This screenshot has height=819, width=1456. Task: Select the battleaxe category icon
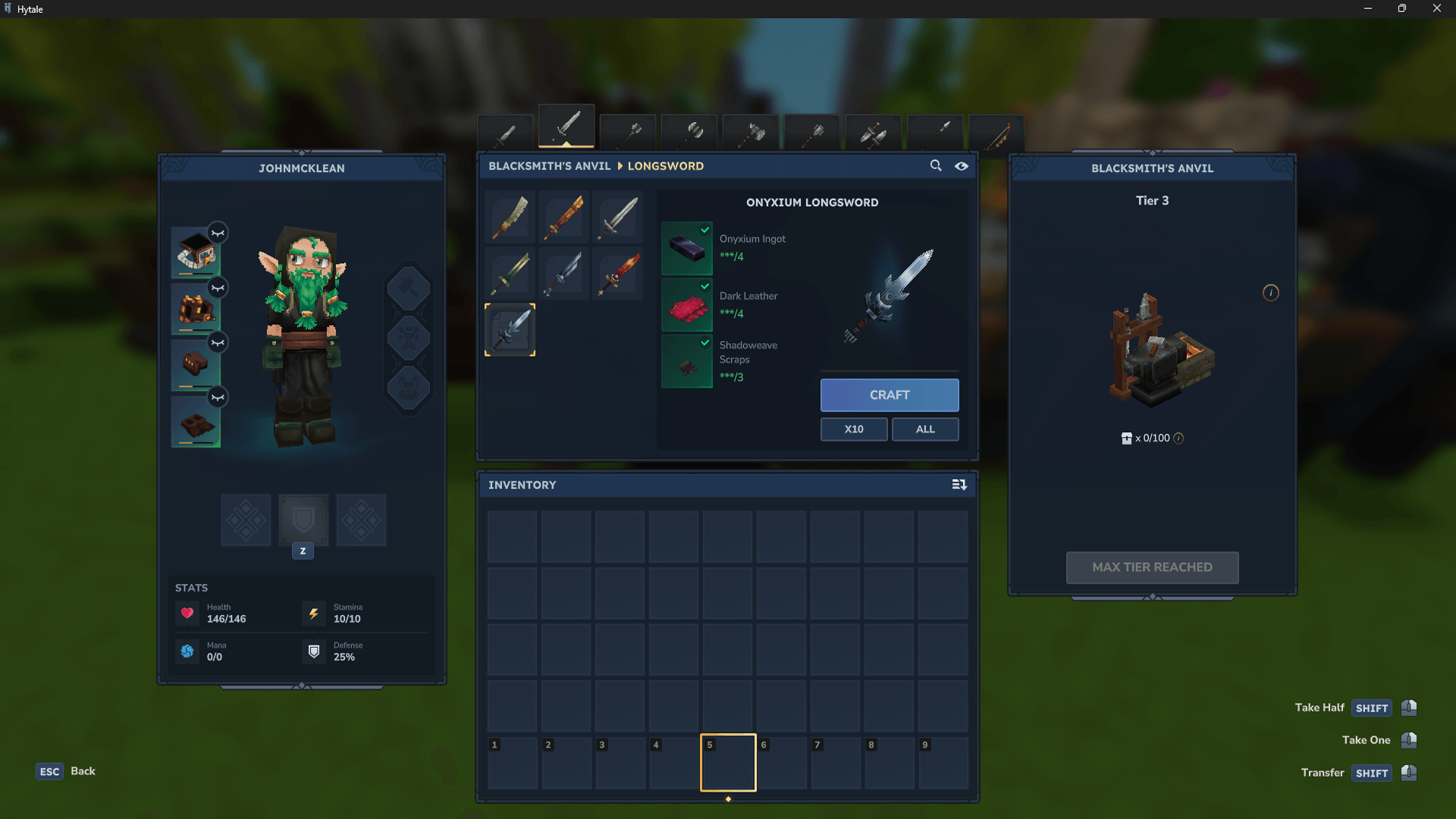click(x=689, y=133)
